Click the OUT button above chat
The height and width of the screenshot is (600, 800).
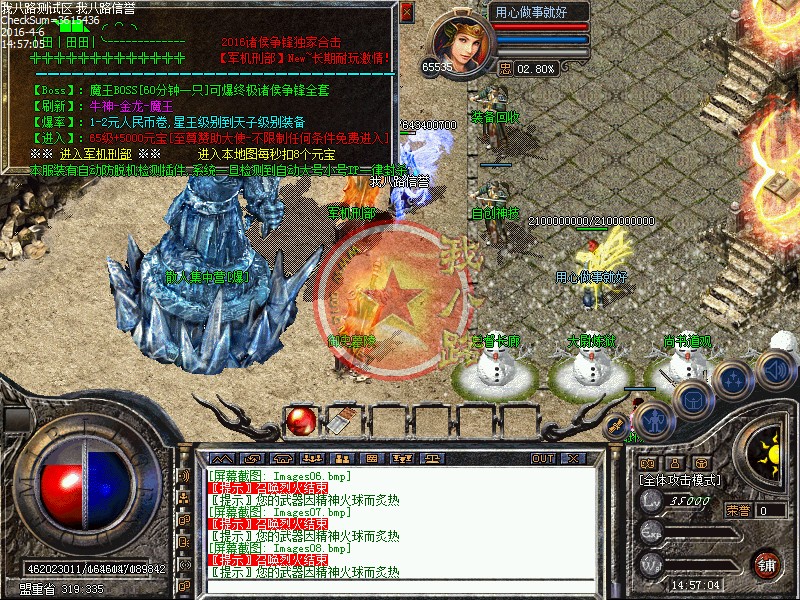pos(543,458)
